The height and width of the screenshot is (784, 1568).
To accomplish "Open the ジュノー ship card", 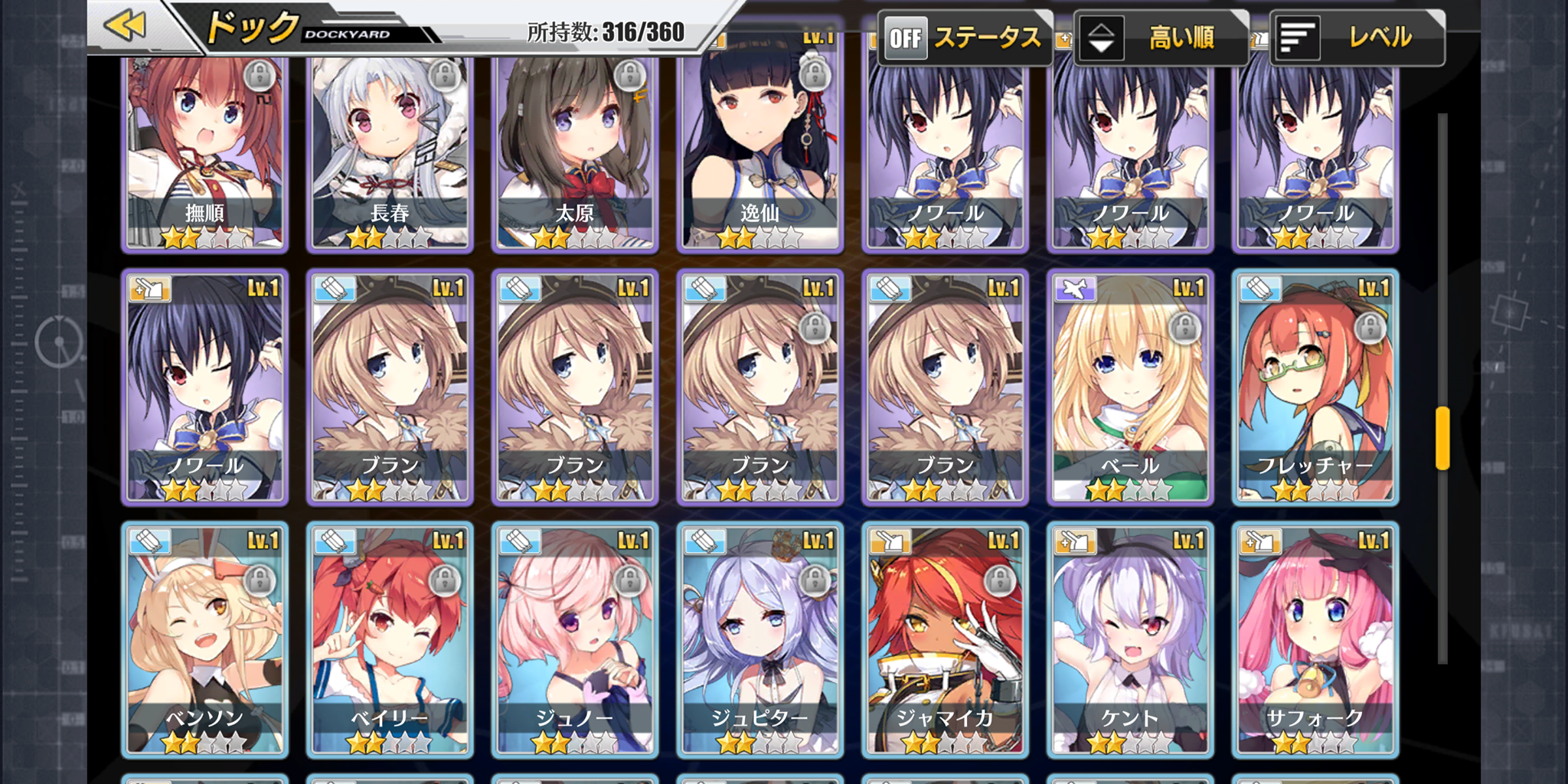I will tap(575, 640).
